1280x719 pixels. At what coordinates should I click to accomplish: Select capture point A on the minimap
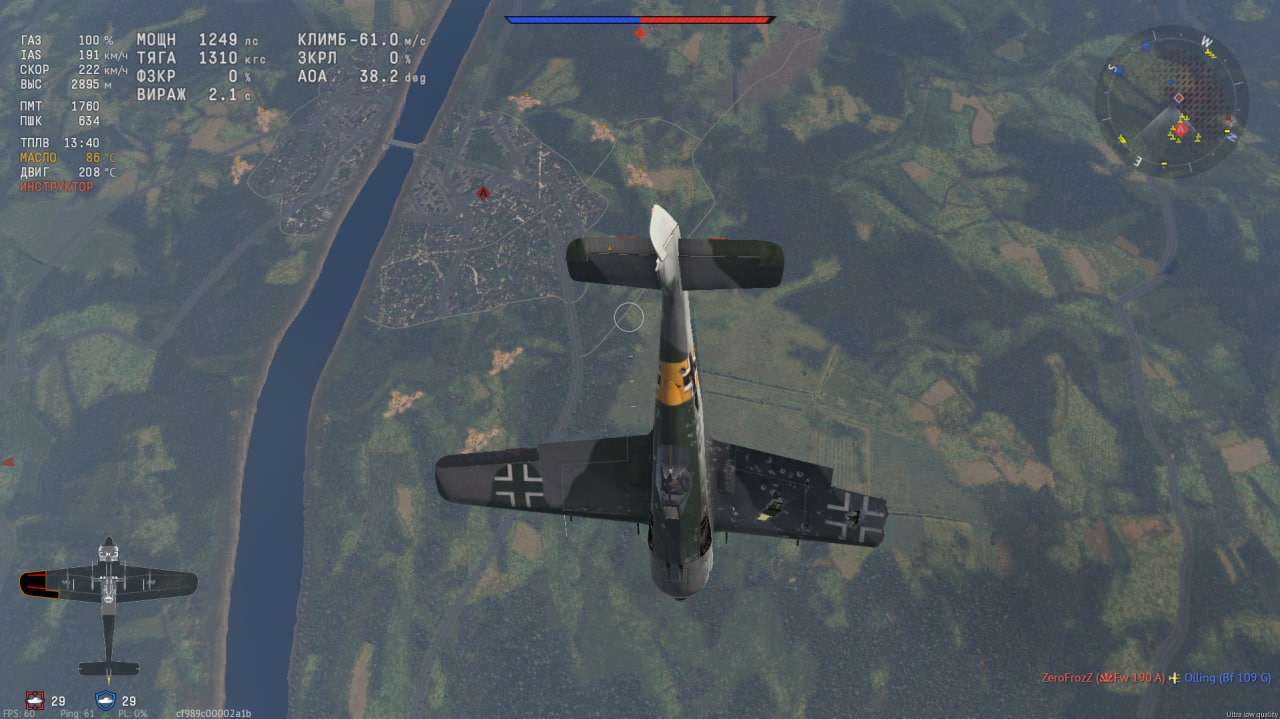1181,130
